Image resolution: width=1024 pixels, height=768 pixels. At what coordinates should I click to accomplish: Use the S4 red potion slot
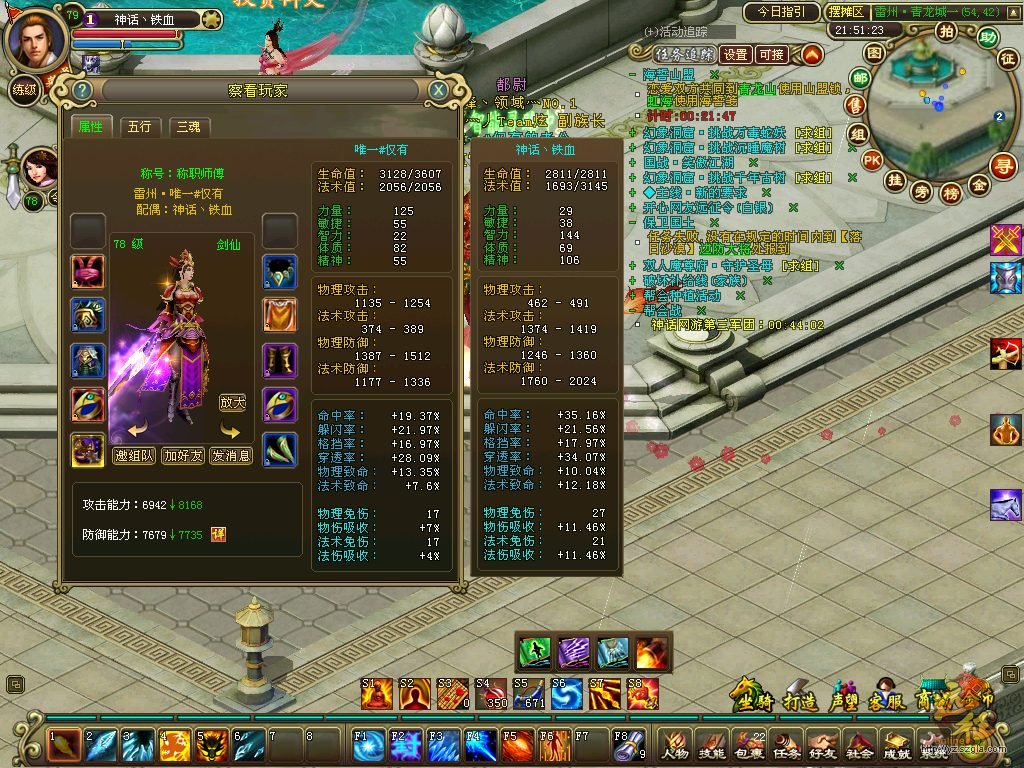(492, 694)
